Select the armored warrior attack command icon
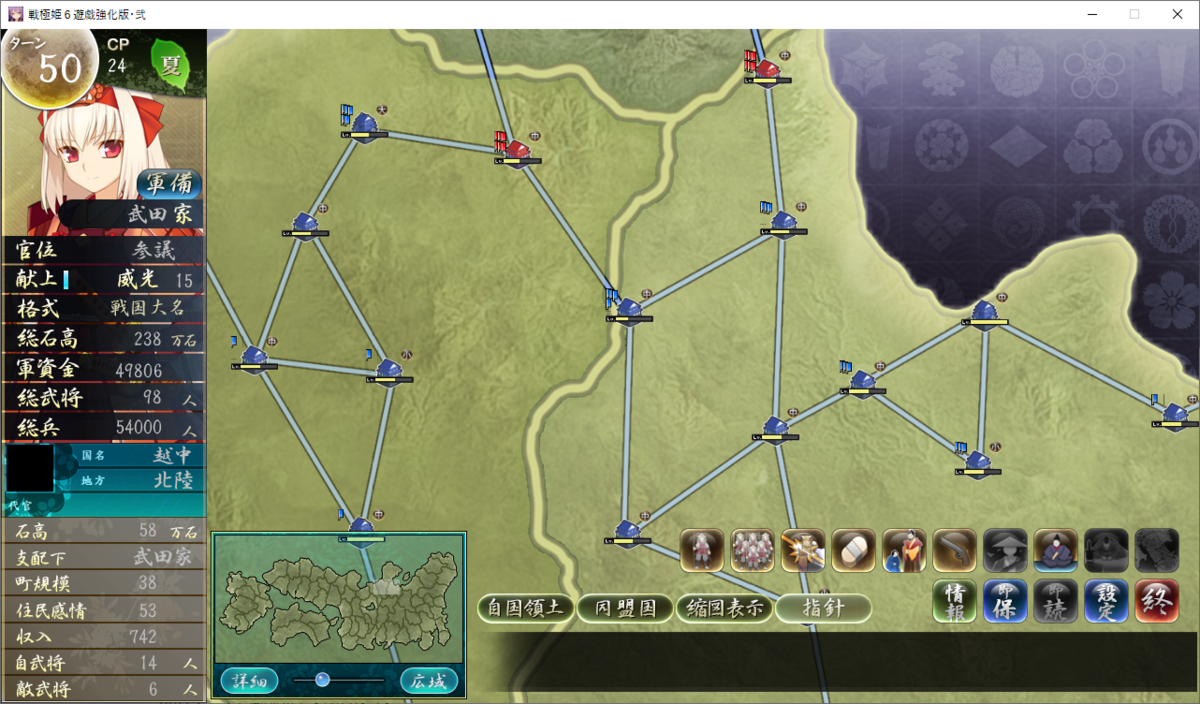This screenshot has height=704, width=1200. pyautogui.click(x=802, y=550)
